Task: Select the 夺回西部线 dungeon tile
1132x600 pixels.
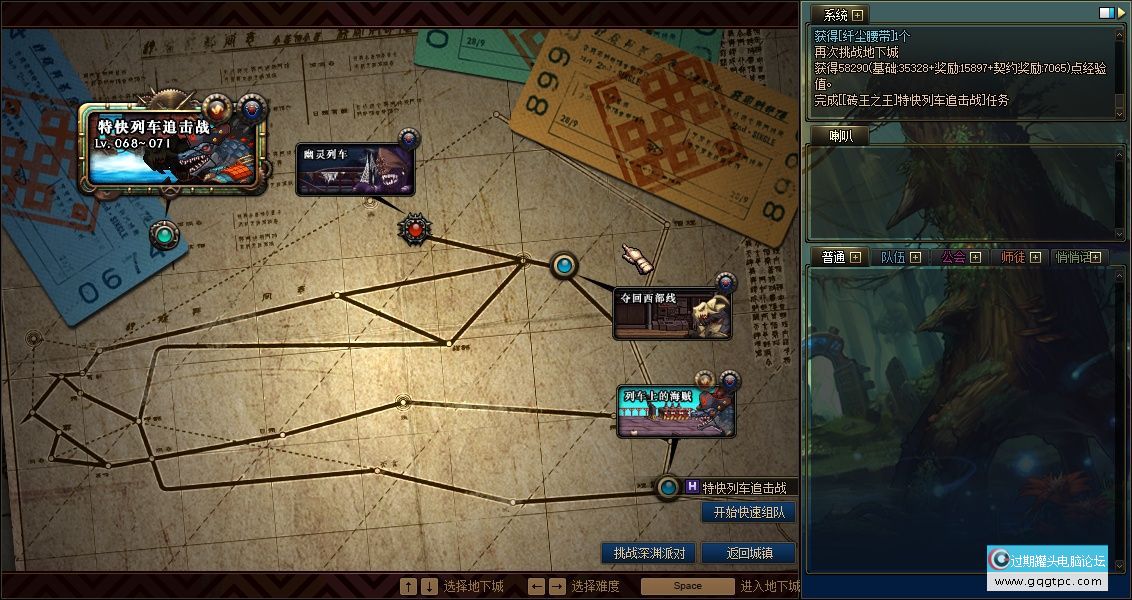Action: tap(671, 312)
